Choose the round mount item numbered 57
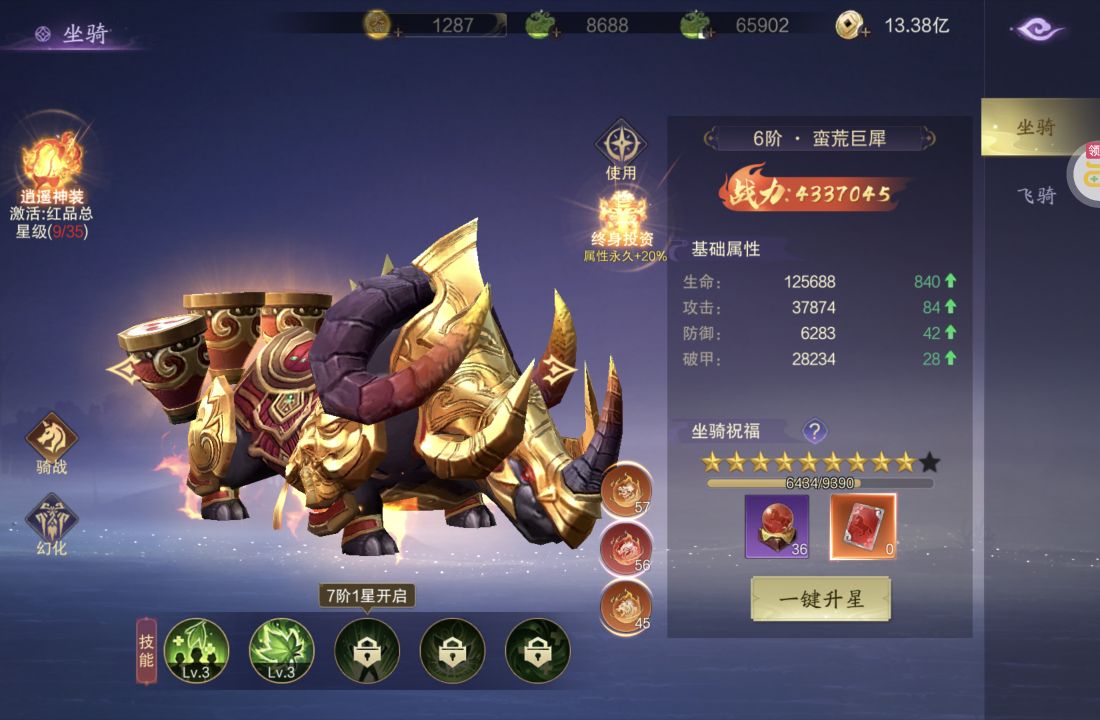 click(626, 490)
